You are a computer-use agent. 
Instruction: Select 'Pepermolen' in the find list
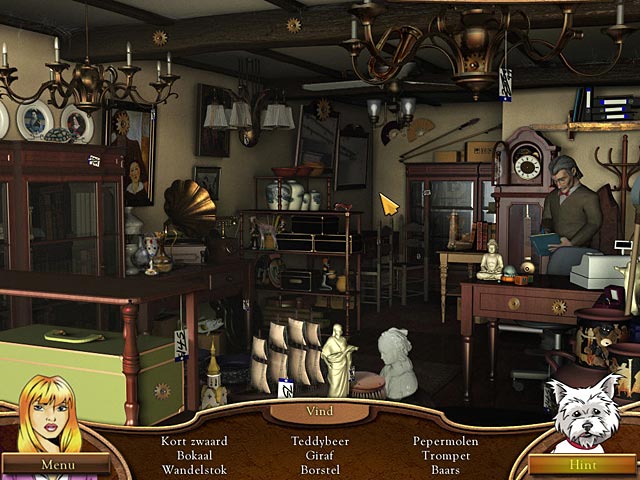(445, 441)
